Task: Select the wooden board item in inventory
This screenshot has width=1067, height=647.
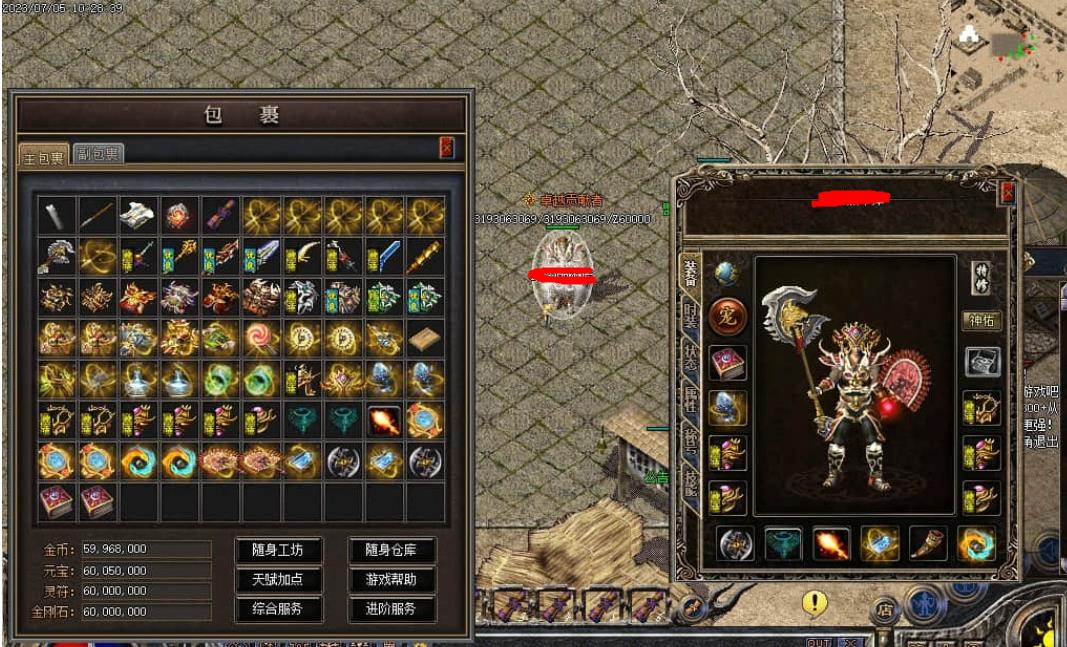Action: click(x=424, y=338)
